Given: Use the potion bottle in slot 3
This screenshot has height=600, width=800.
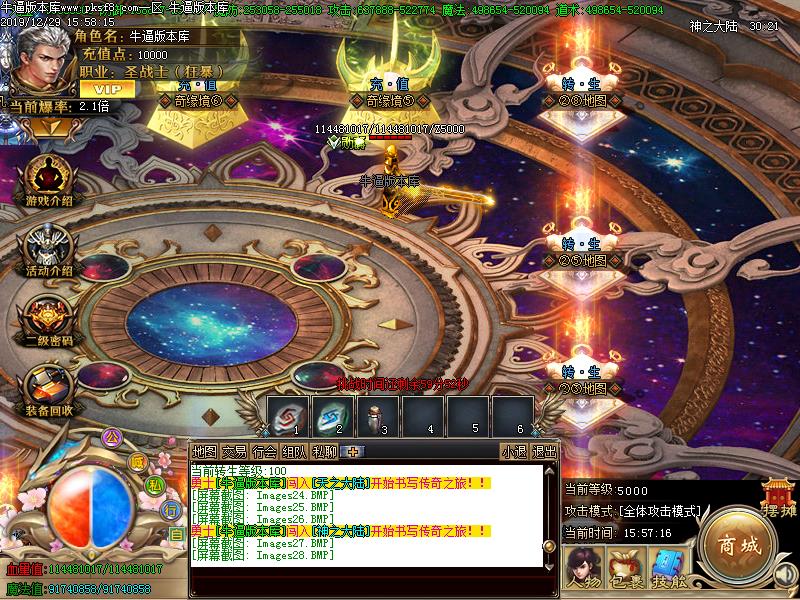Looking at the screenshot, I should tap(379, 415).
